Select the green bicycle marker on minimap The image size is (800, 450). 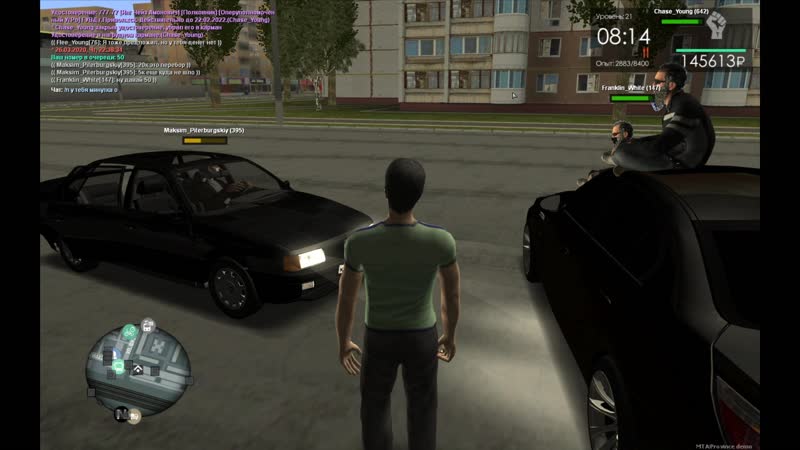tap(129, 331)
